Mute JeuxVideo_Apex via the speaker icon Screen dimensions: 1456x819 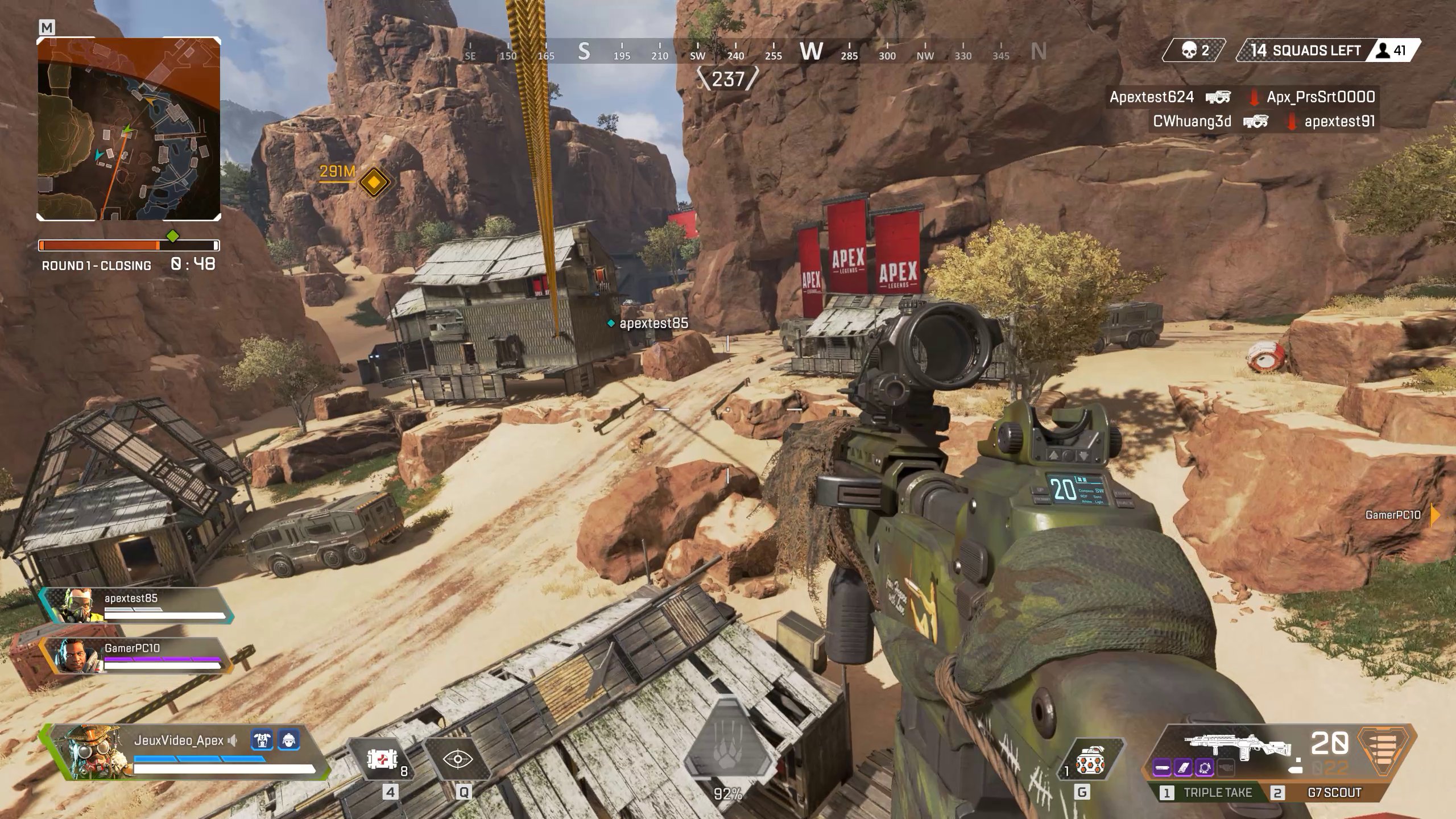point(232,740)
